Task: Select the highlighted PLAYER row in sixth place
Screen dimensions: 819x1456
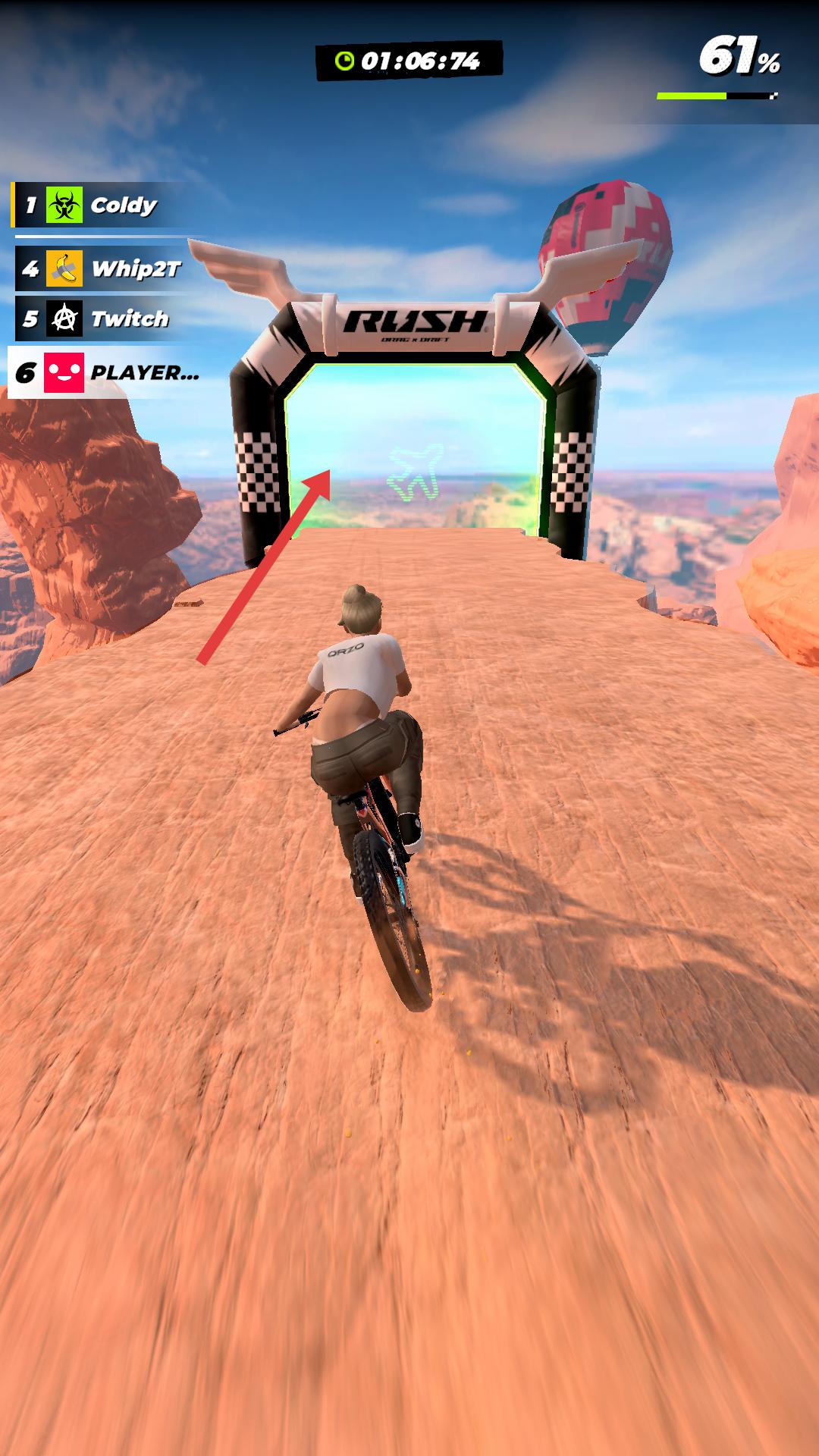Action: pos(106,372)
